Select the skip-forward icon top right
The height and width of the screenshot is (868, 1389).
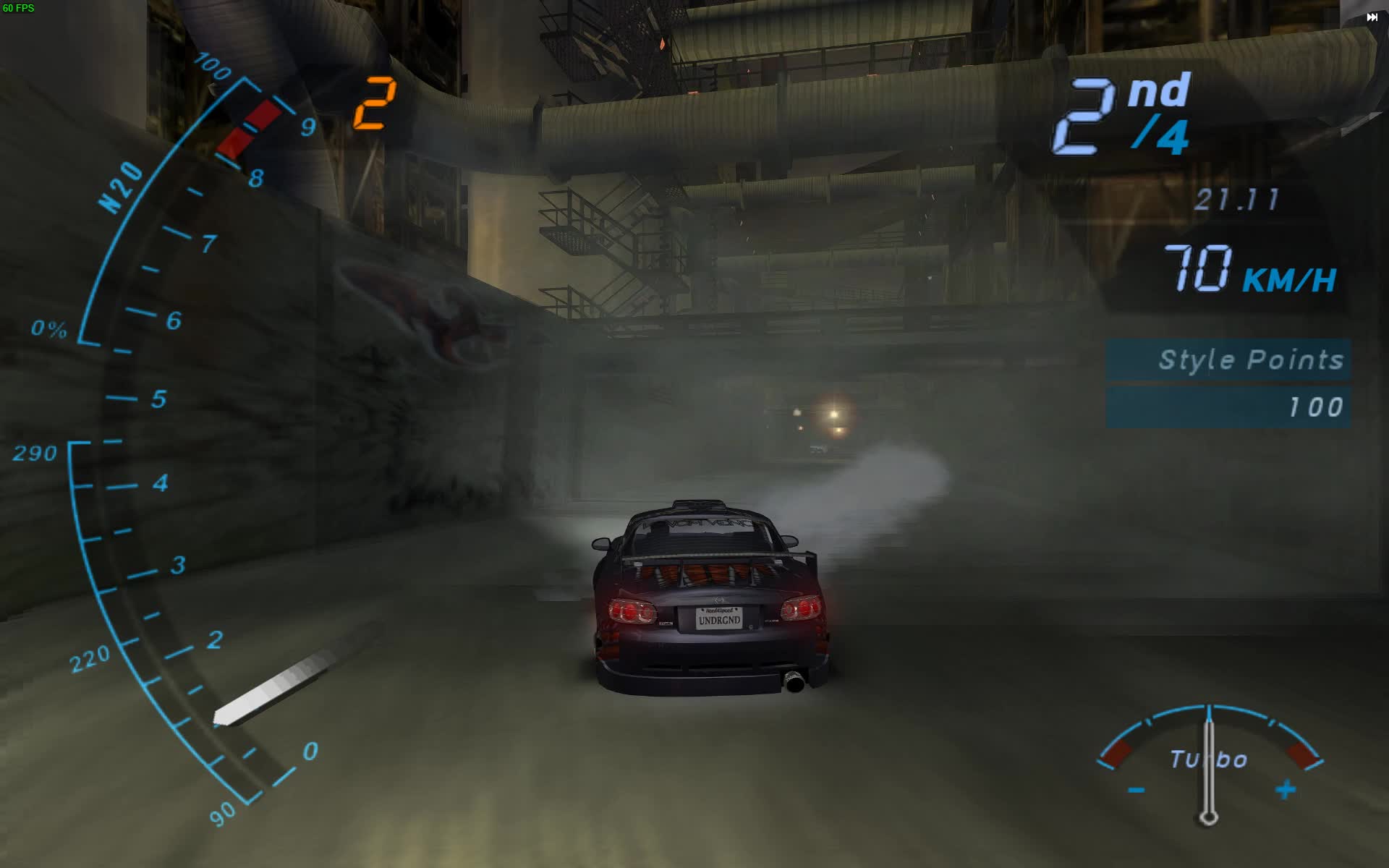point(1374,15)
